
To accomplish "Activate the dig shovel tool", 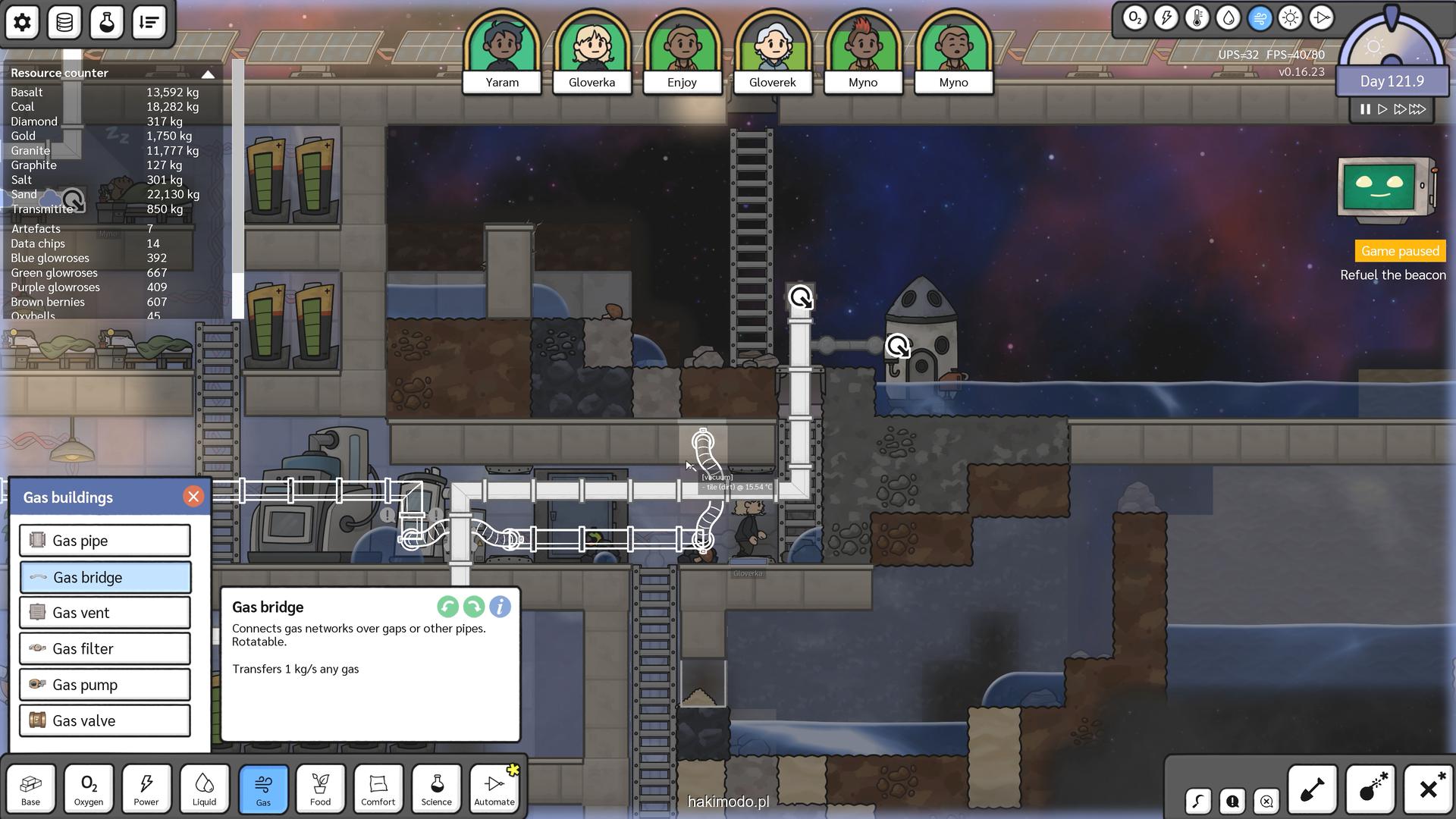I will (1313, 789).
